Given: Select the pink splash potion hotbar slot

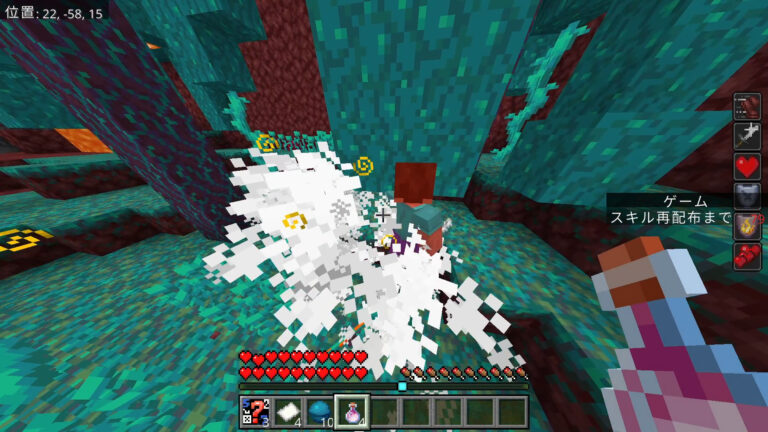Looking at the screenshot, I should tap(351, 411).
